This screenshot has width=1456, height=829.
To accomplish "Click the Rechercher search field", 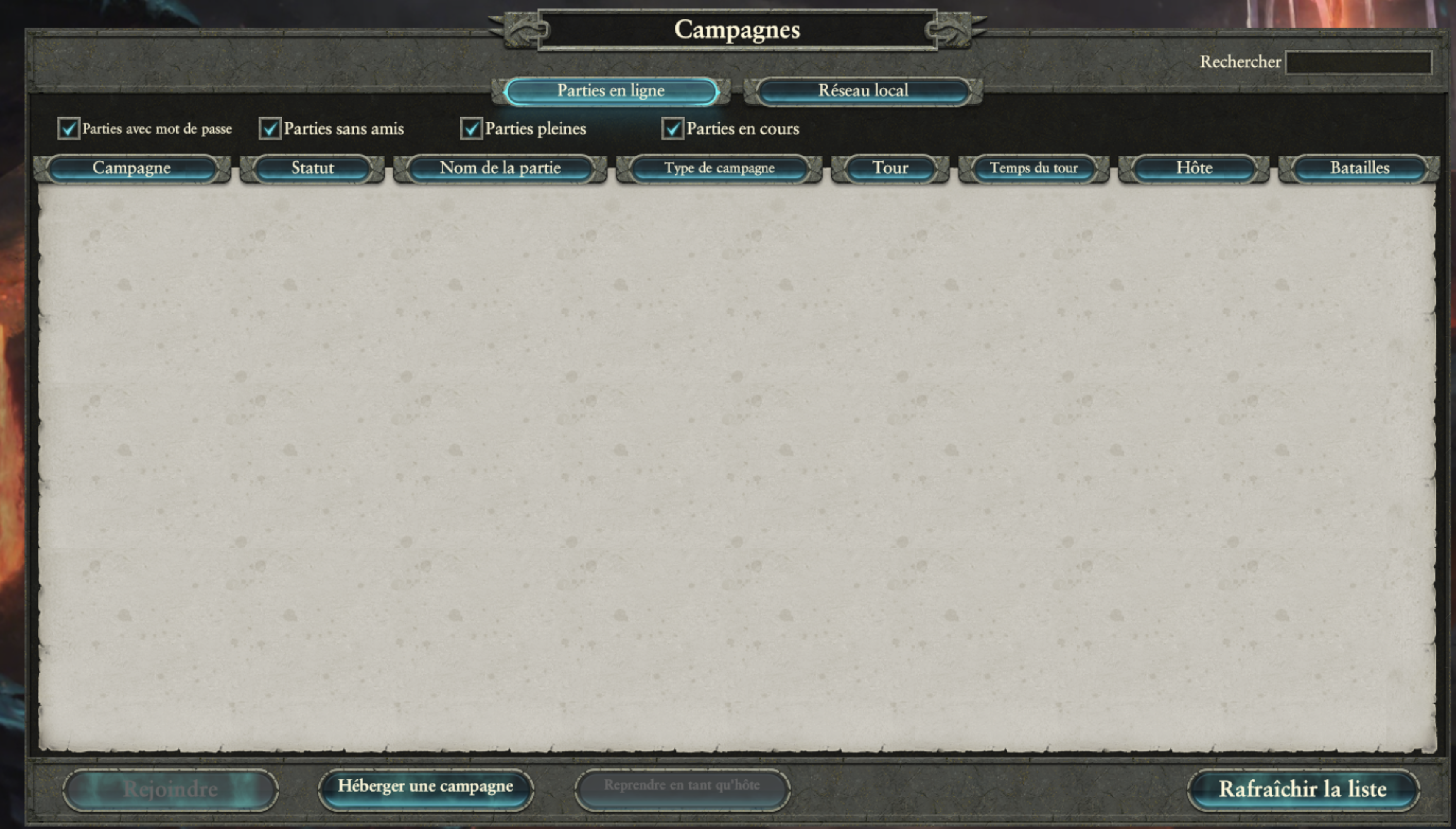I will point(1358,62).
